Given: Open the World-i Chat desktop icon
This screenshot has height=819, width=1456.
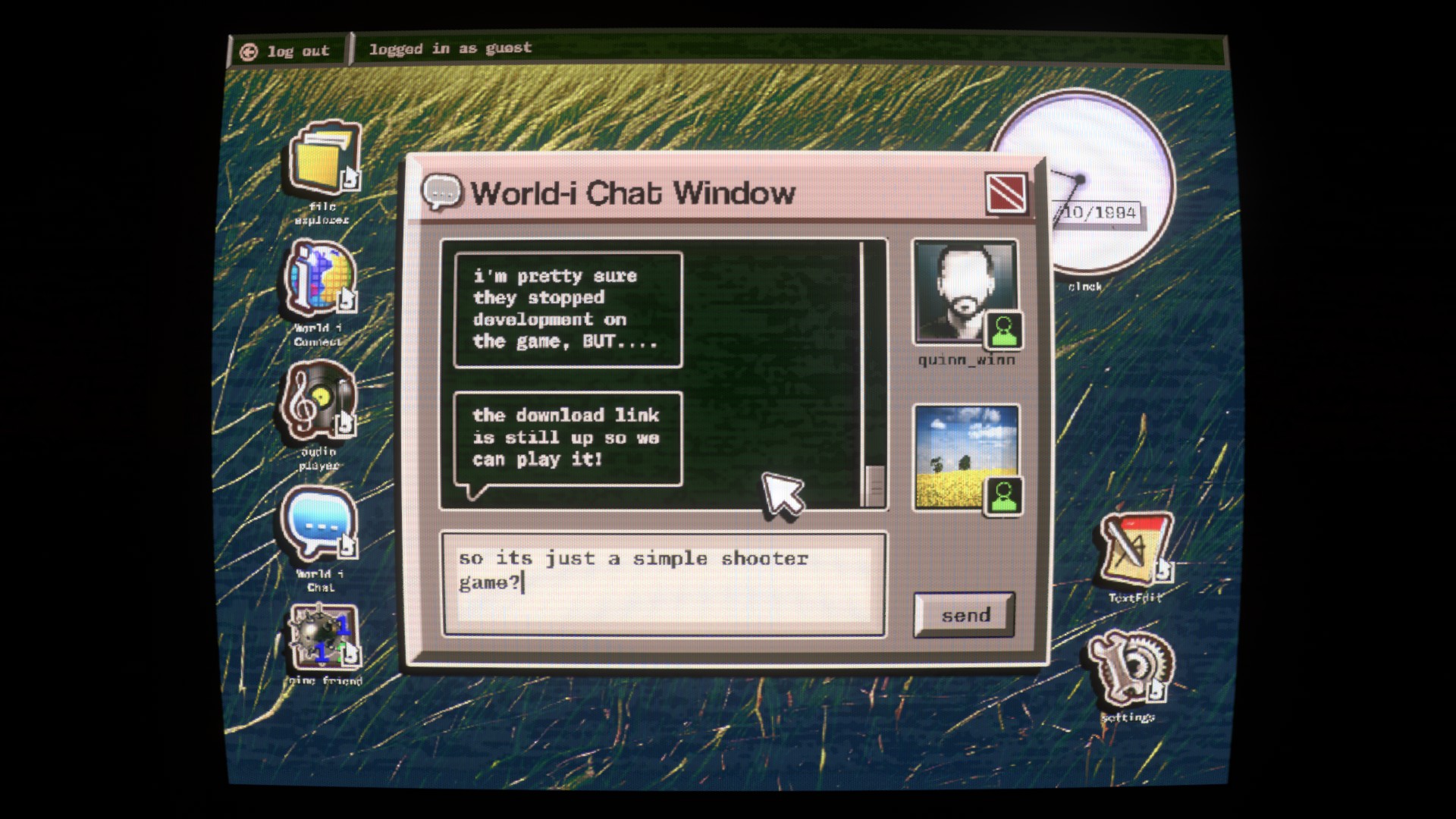Looking at the screenshot, I should [x=319, y=525].
